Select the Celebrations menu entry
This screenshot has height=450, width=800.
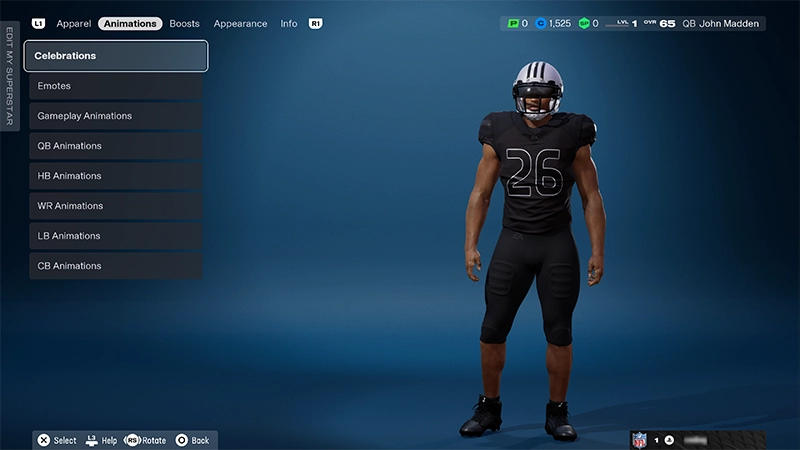pos(116,56)
